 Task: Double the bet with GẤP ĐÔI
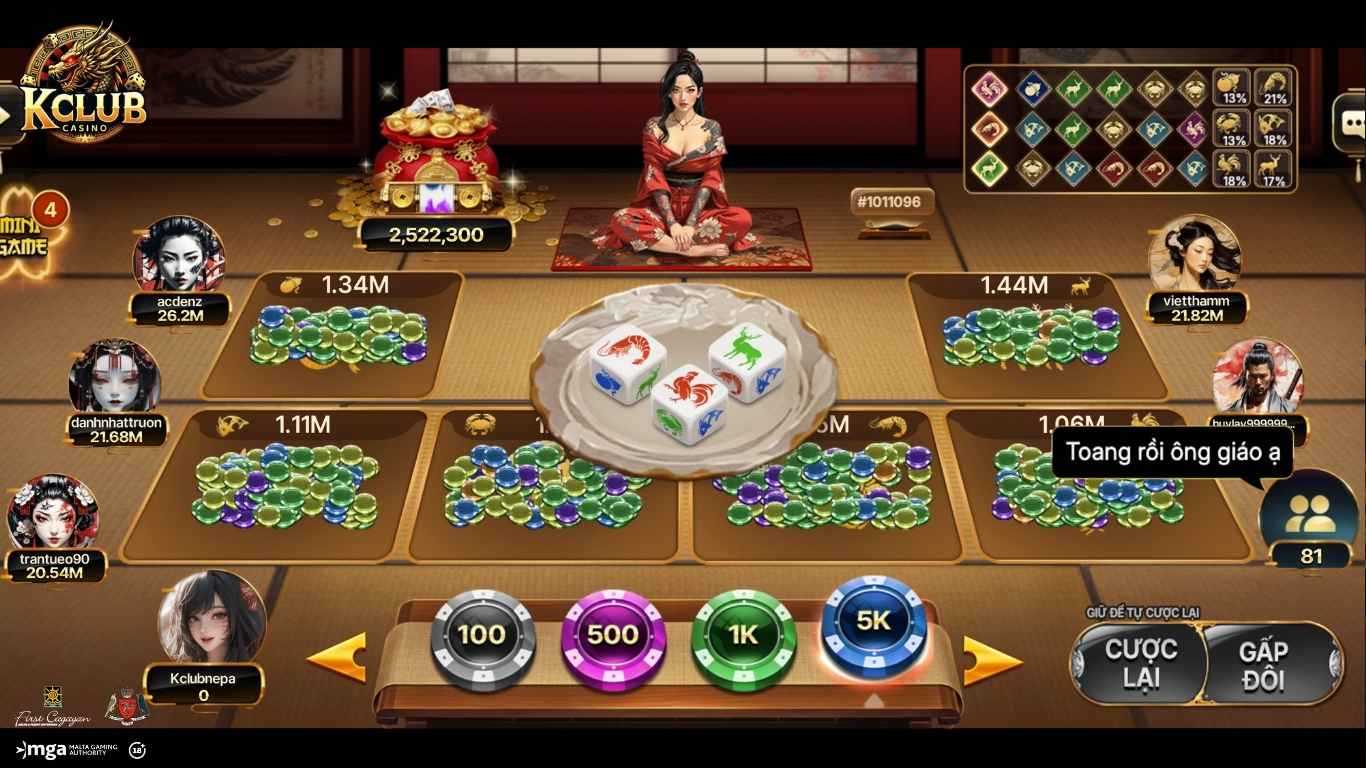(1264, 665)
